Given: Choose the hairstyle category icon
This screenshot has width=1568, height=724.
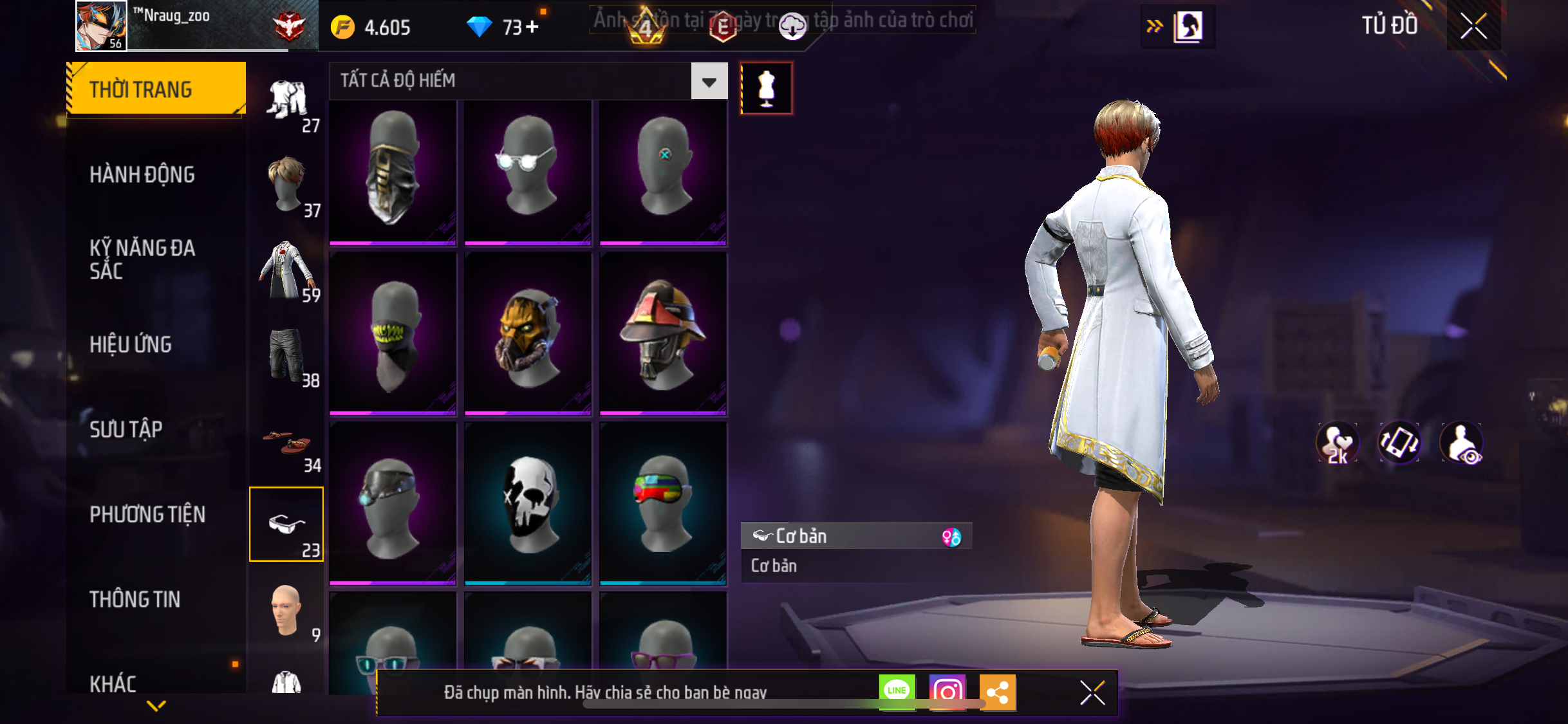Looking at the screenshot, I should [x=287, y=185].
